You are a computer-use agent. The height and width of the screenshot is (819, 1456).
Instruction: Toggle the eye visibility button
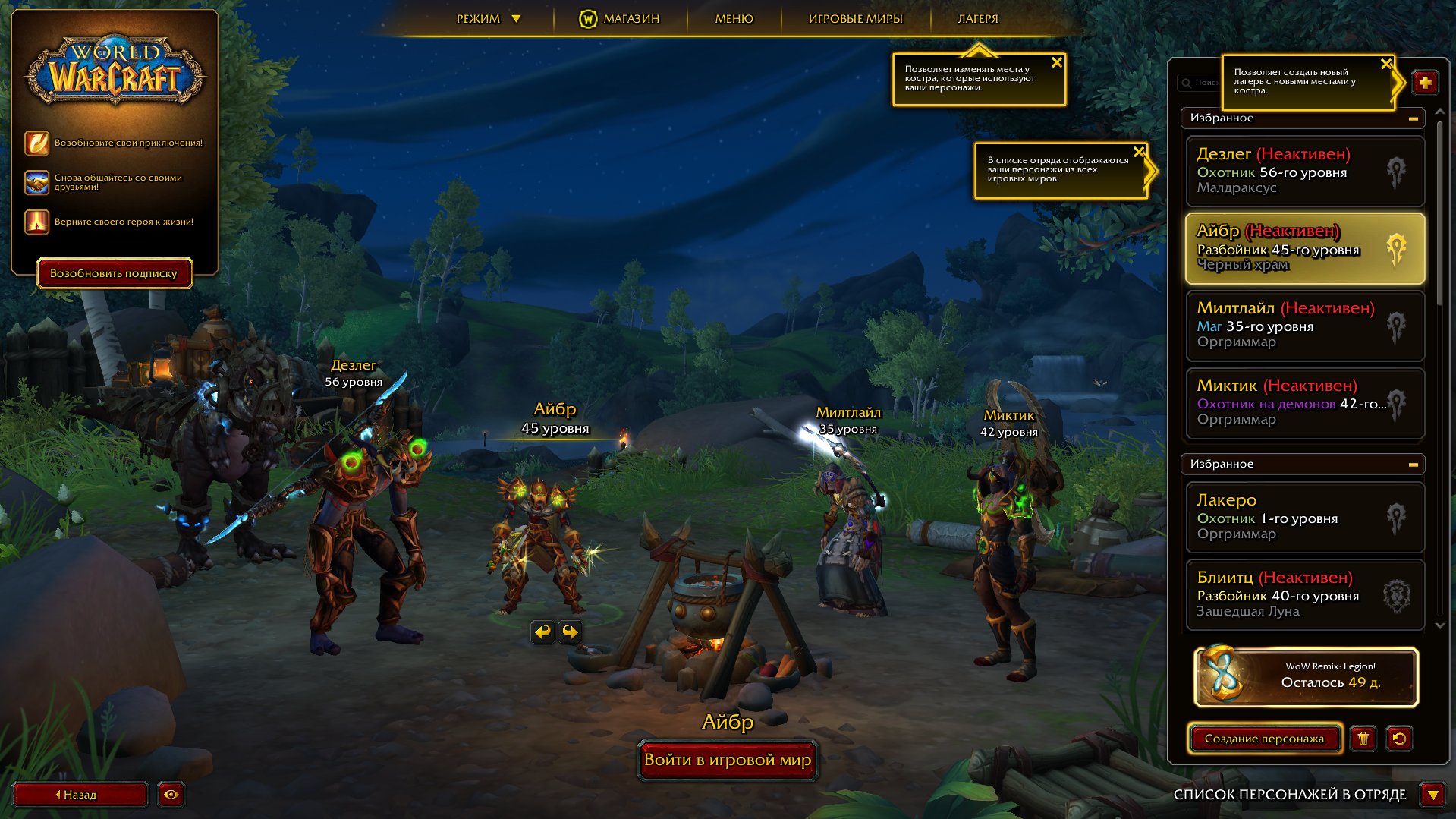(171, 795)
